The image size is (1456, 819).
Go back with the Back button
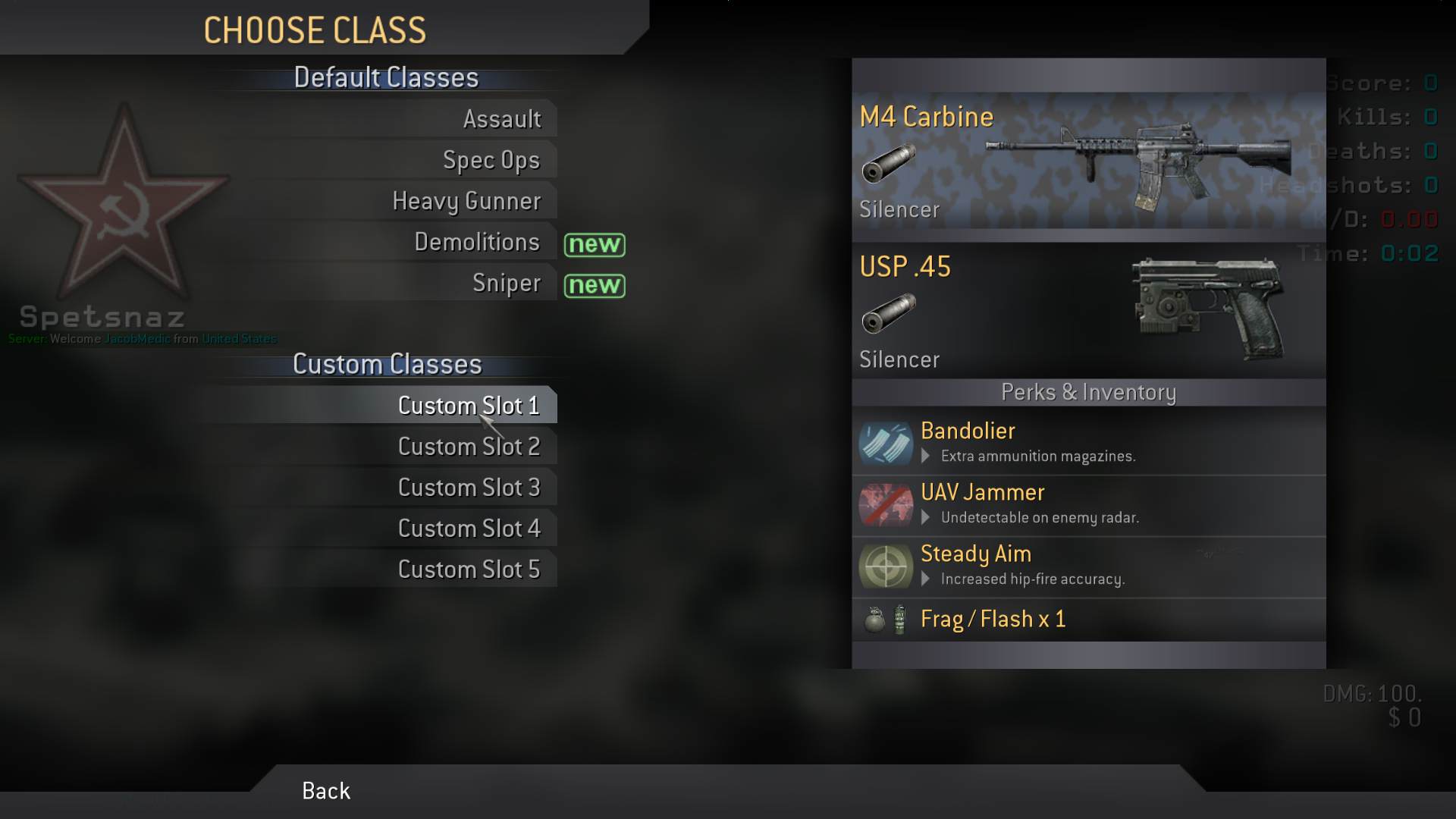(326, 791)
